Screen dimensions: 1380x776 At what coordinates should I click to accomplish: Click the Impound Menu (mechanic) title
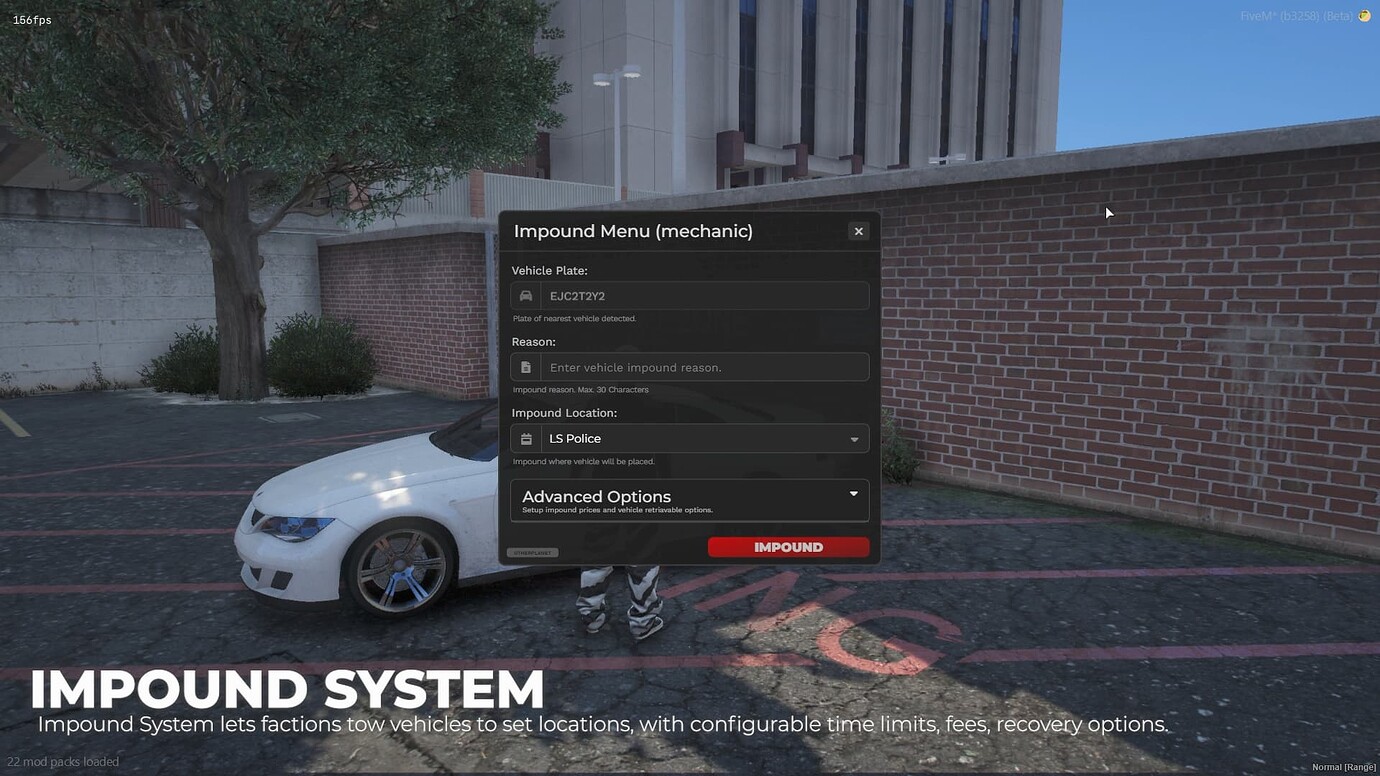click(632, 230)
